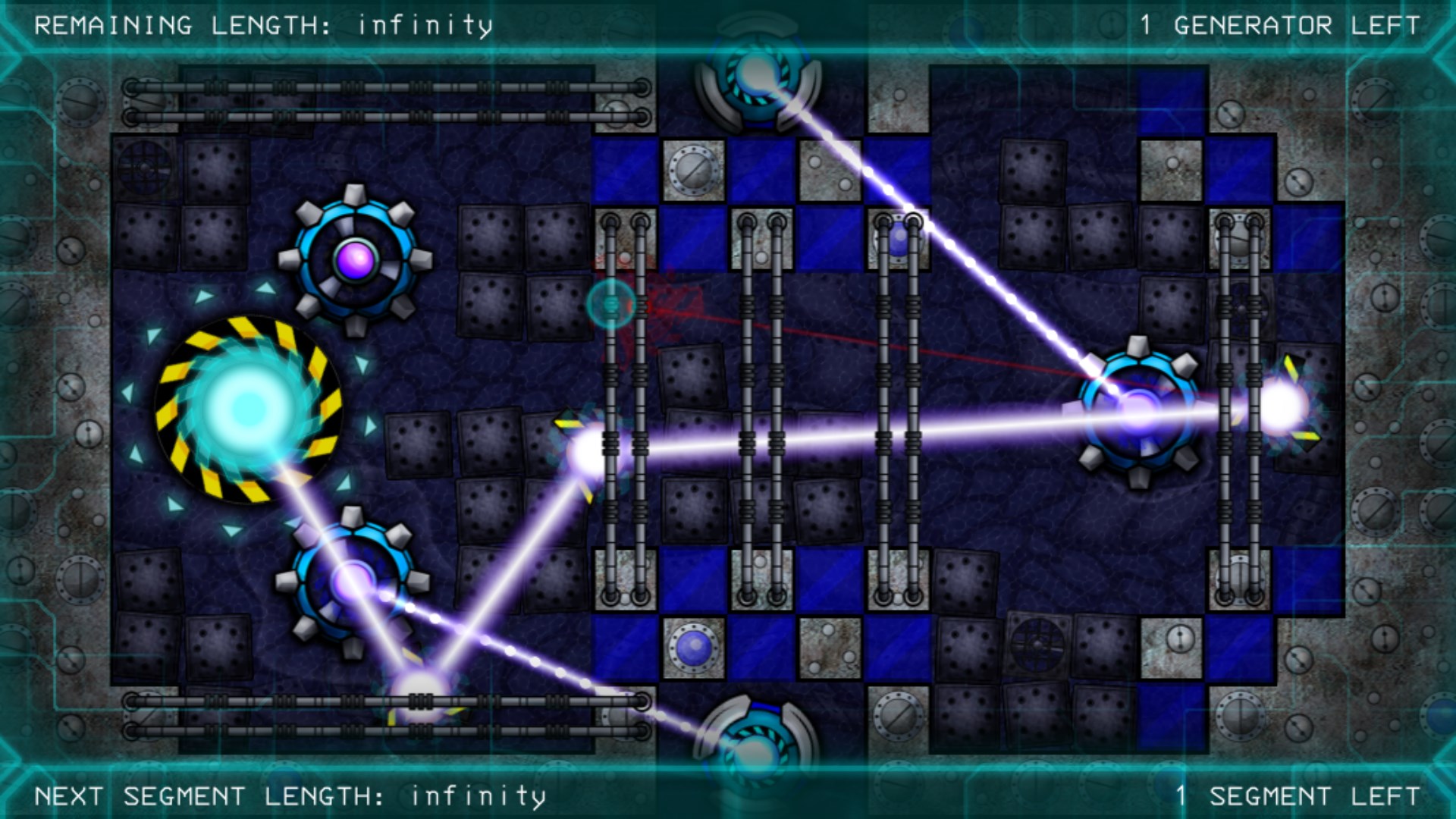The image size is (1456, 819).
Task: Toggle the cyan circular node on the vertical rail
Action: [611, 304]
